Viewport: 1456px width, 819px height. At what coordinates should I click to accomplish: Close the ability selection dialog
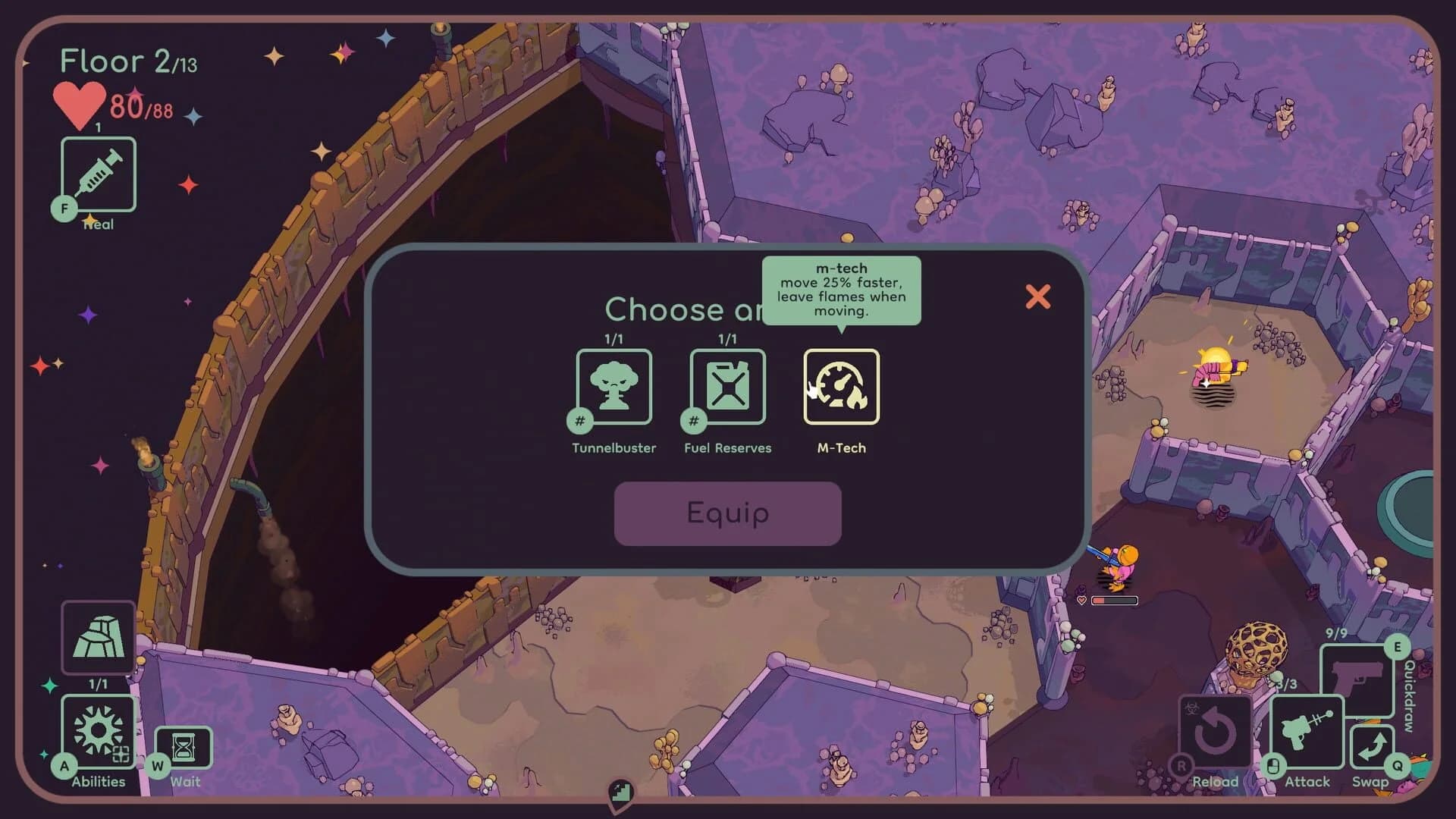(x=1038, y=297)
